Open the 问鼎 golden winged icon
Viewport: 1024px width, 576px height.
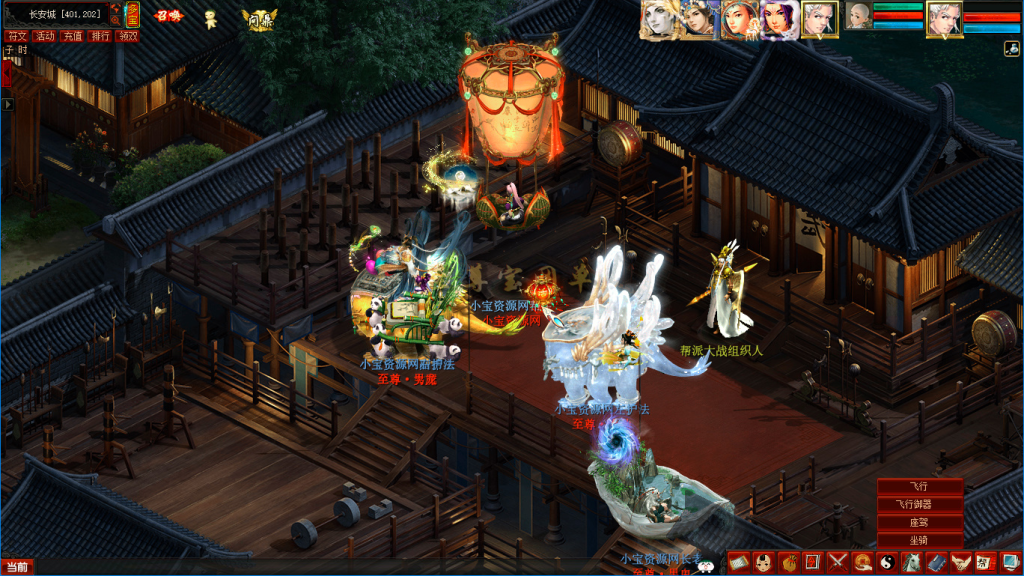260,19
